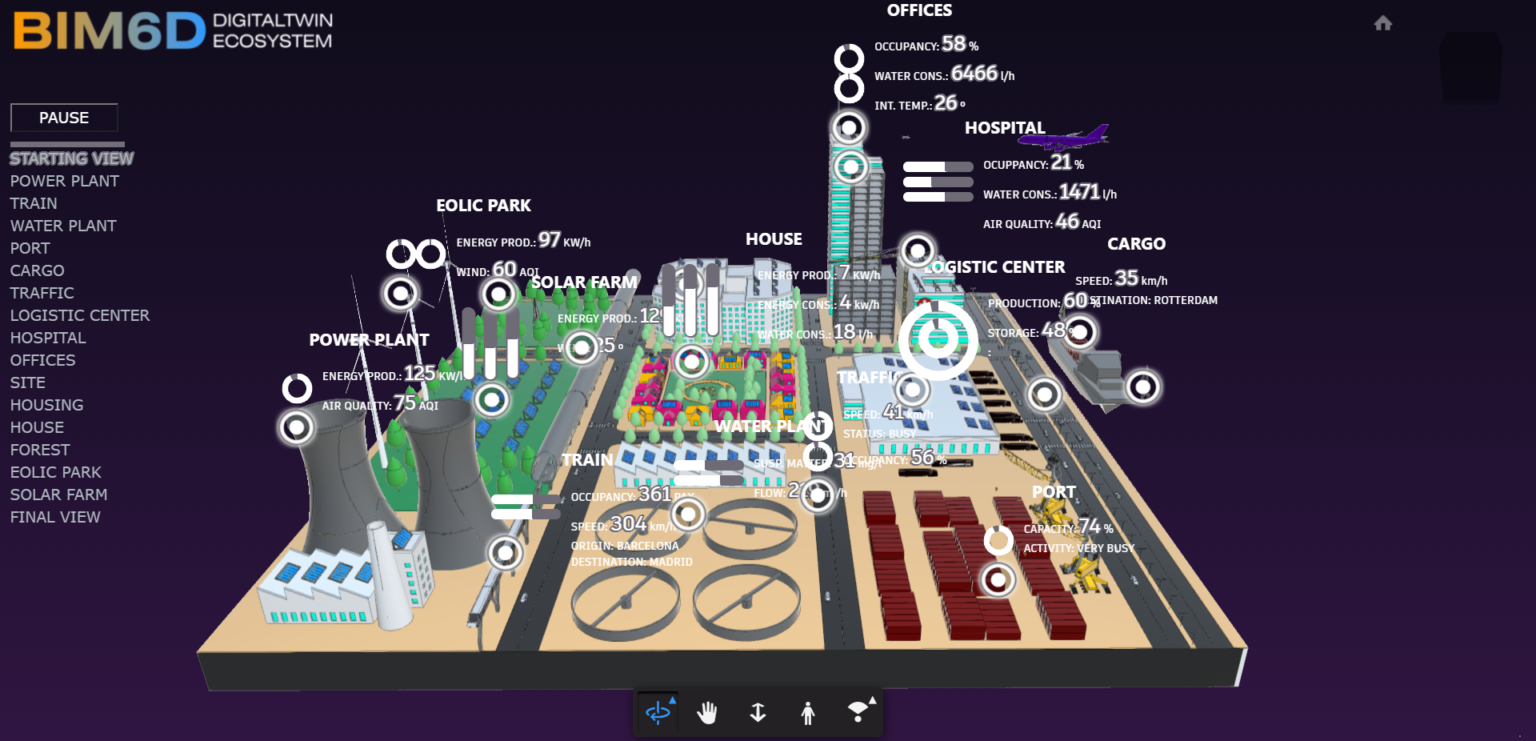Toggle the Eolic Park turbine hotspot
1536x741 pixels.
[401, 294]
